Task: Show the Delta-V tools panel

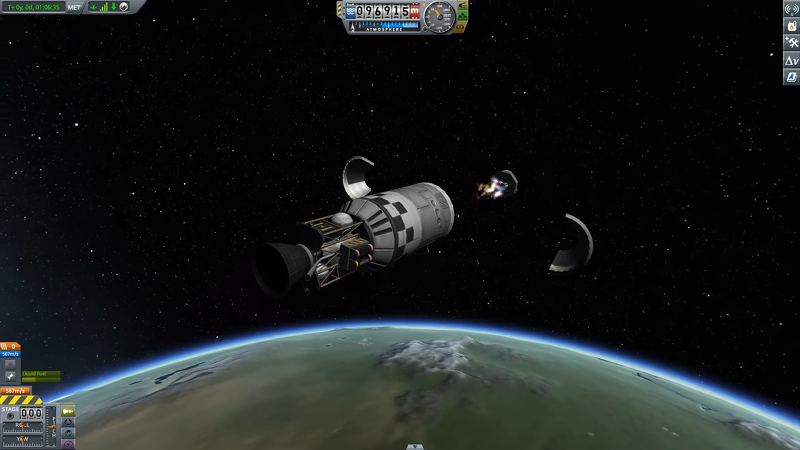Action: pyautogui.click(x=790, y=60)
